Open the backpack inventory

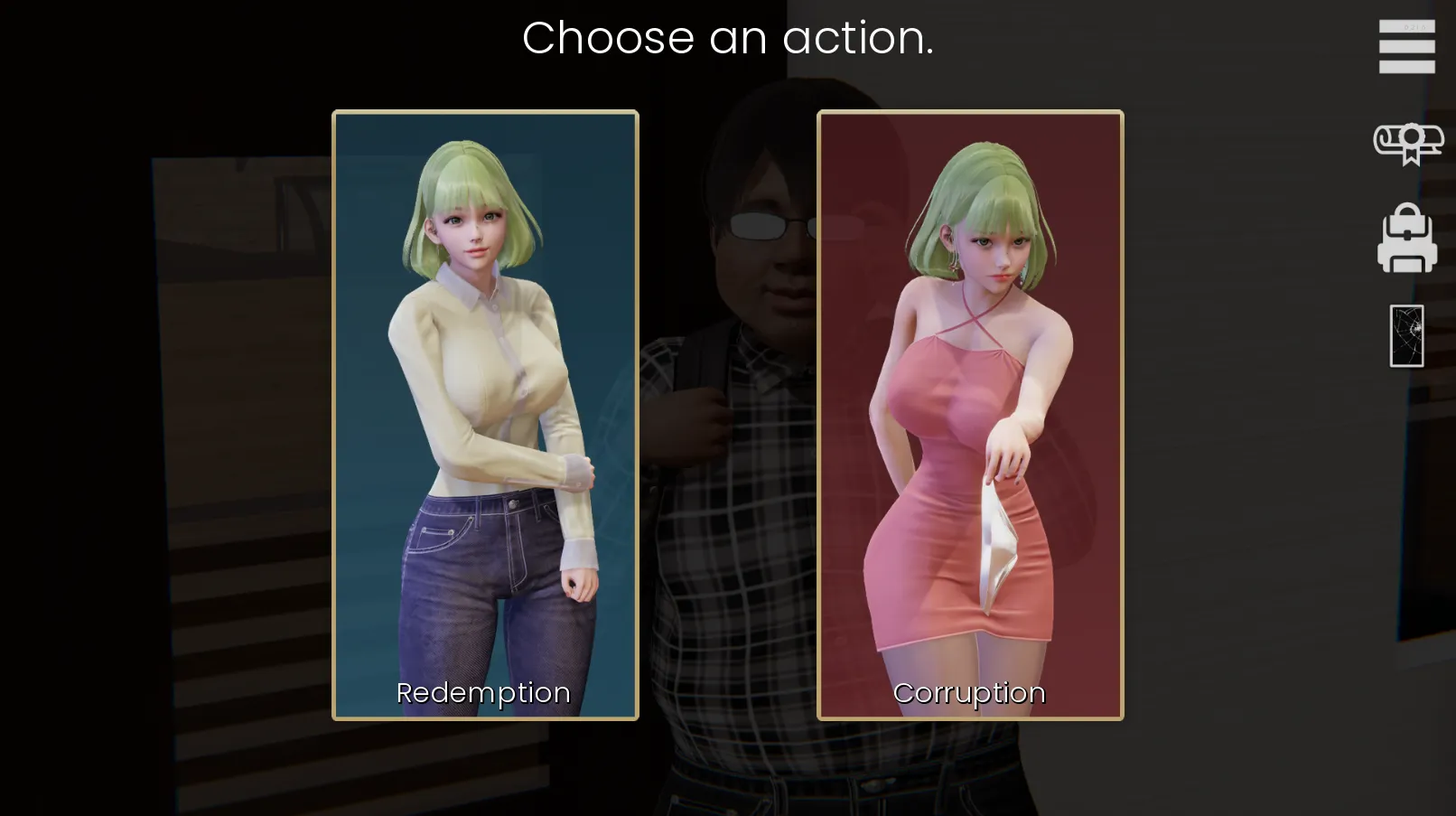tap(1406, 239)
